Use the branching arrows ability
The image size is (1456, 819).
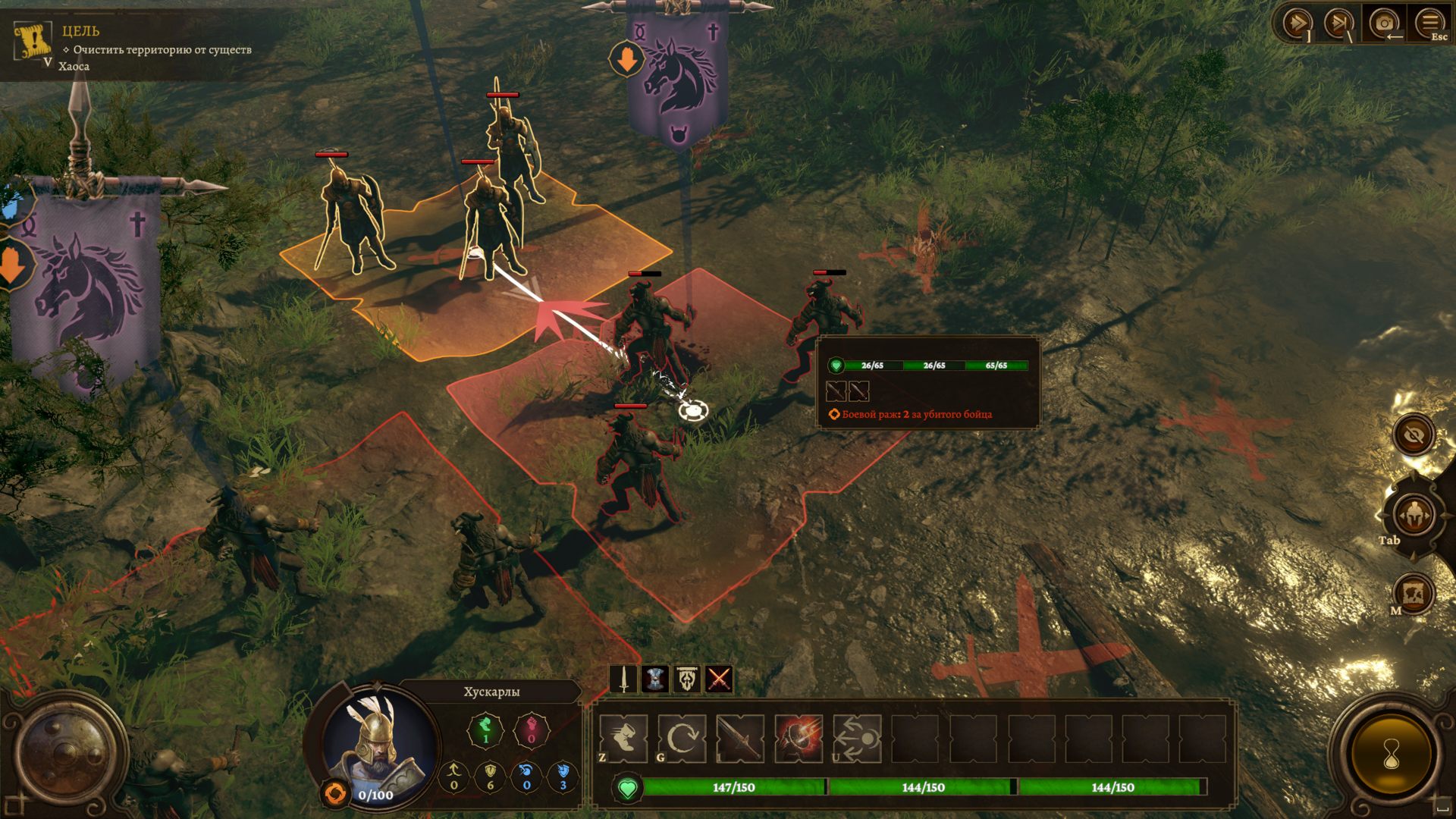[857, 738]
